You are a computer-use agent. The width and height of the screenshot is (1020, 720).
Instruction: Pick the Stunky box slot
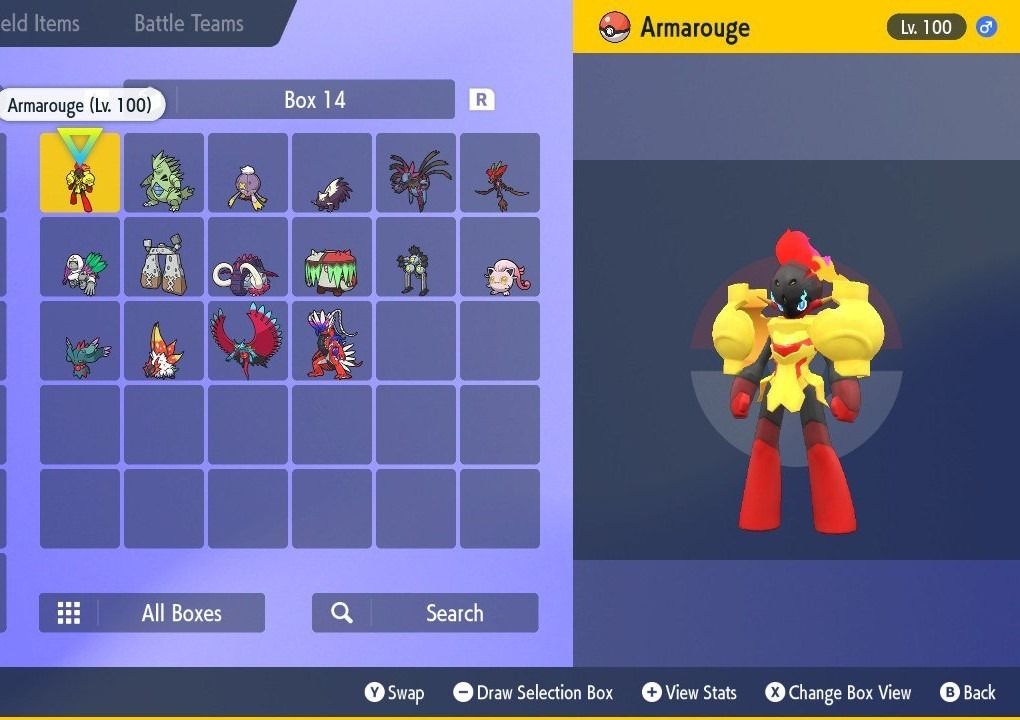pyautogui.click(x=332, y=173)
